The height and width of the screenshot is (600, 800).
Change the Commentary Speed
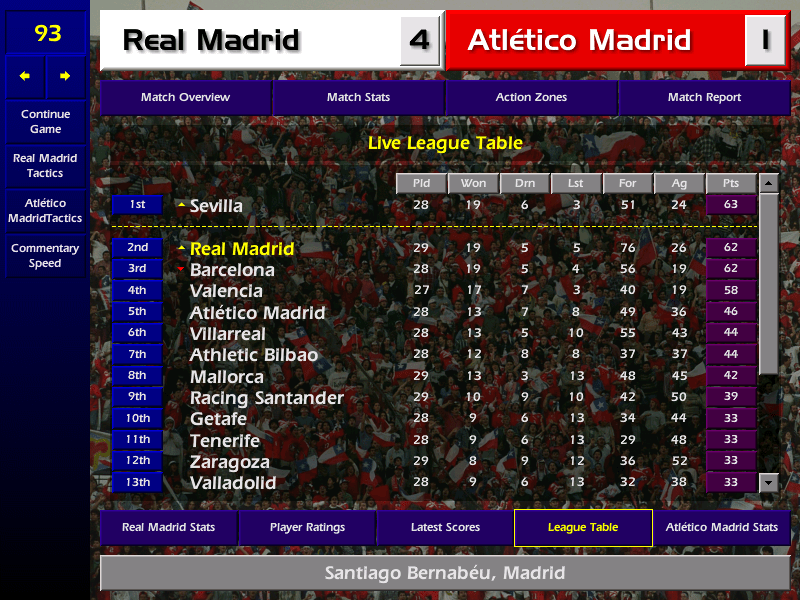tap(45, 256)
